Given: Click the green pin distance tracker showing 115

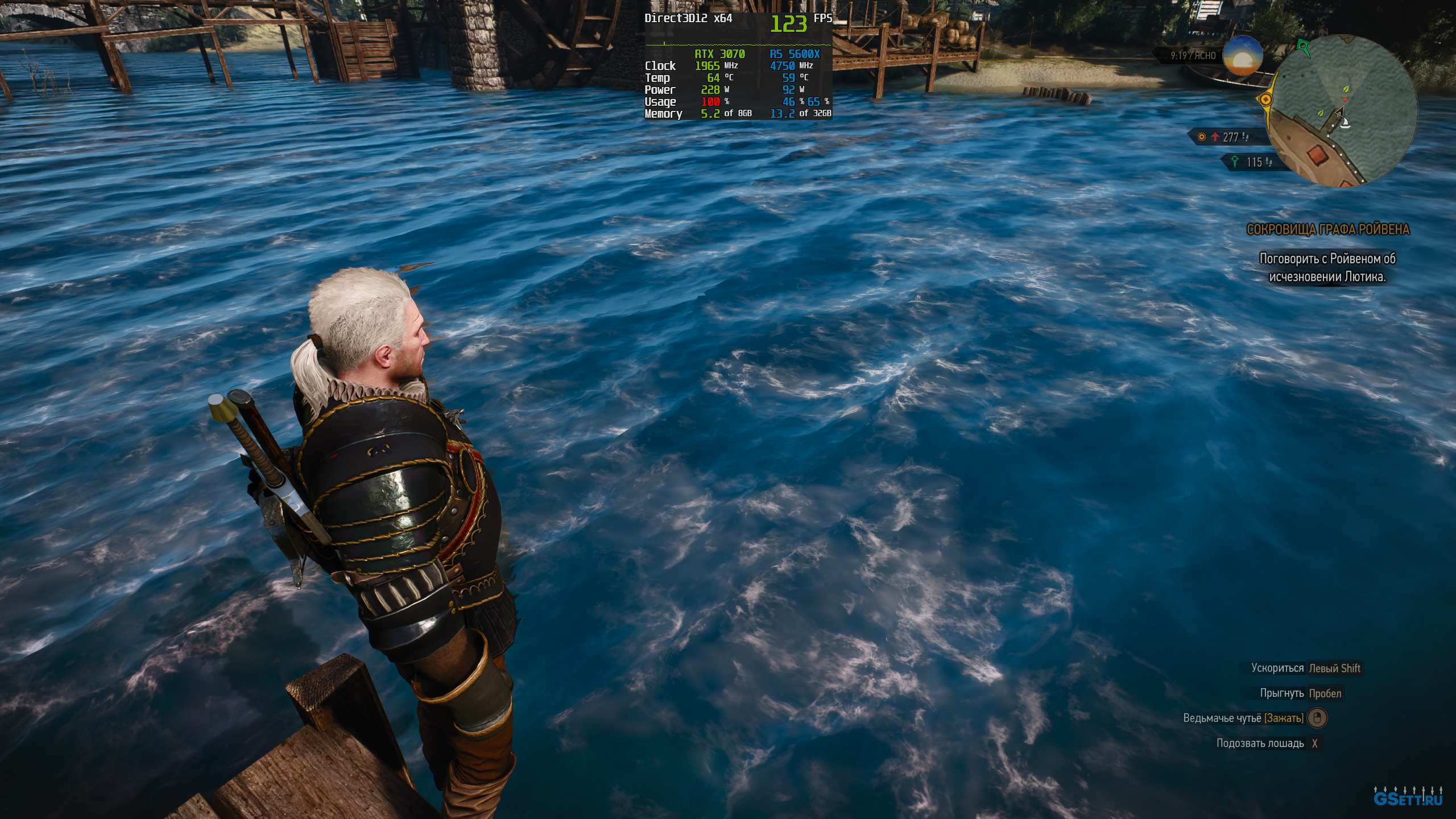Looking at the screenshot, I should click(x=1251, y=163).
